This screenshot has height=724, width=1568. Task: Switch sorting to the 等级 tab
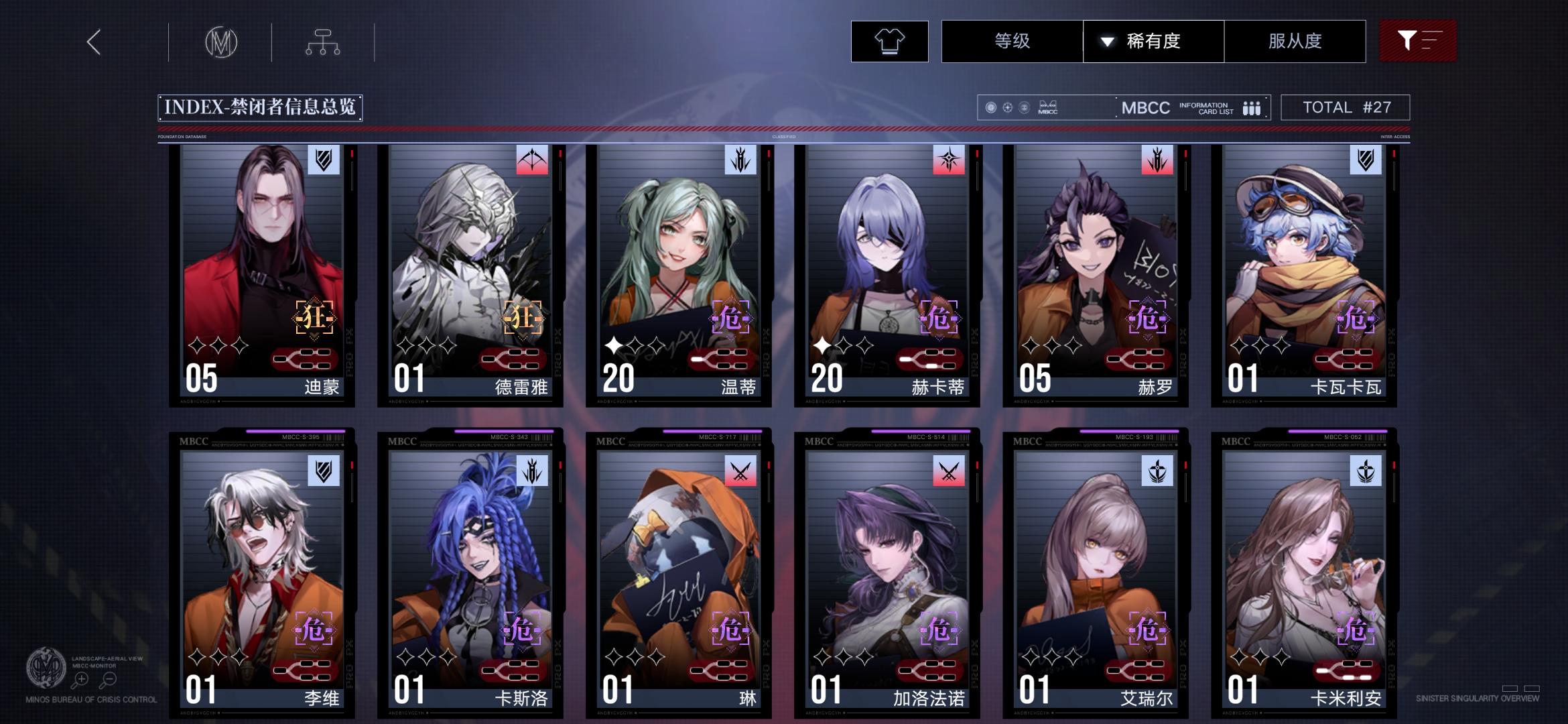(1013, 41)
